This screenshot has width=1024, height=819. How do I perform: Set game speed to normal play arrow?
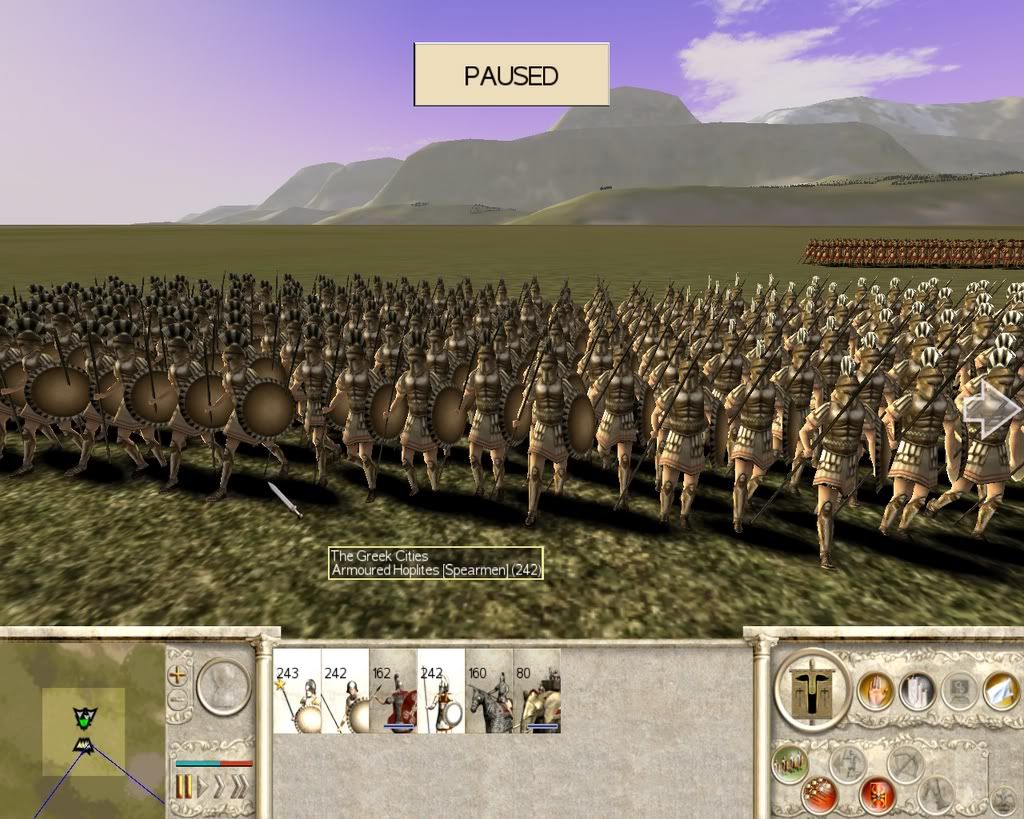203,787
